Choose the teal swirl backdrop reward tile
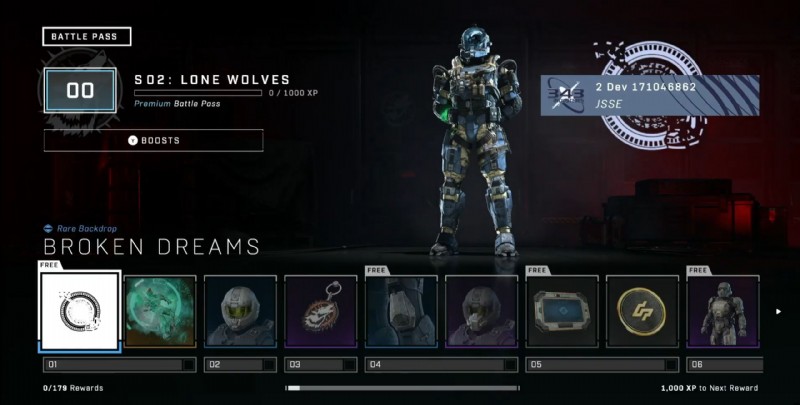The width and height of the screenshot is (800, 405). [160, 311]
